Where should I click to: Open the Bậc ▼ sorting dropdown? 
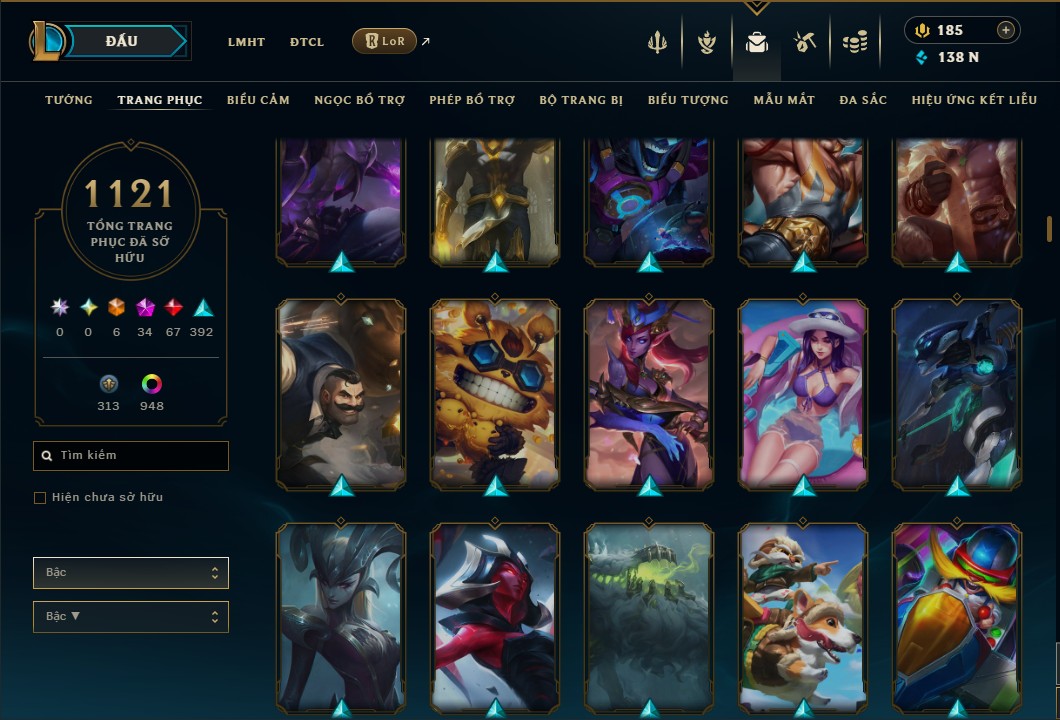click(x=131, y=616)
